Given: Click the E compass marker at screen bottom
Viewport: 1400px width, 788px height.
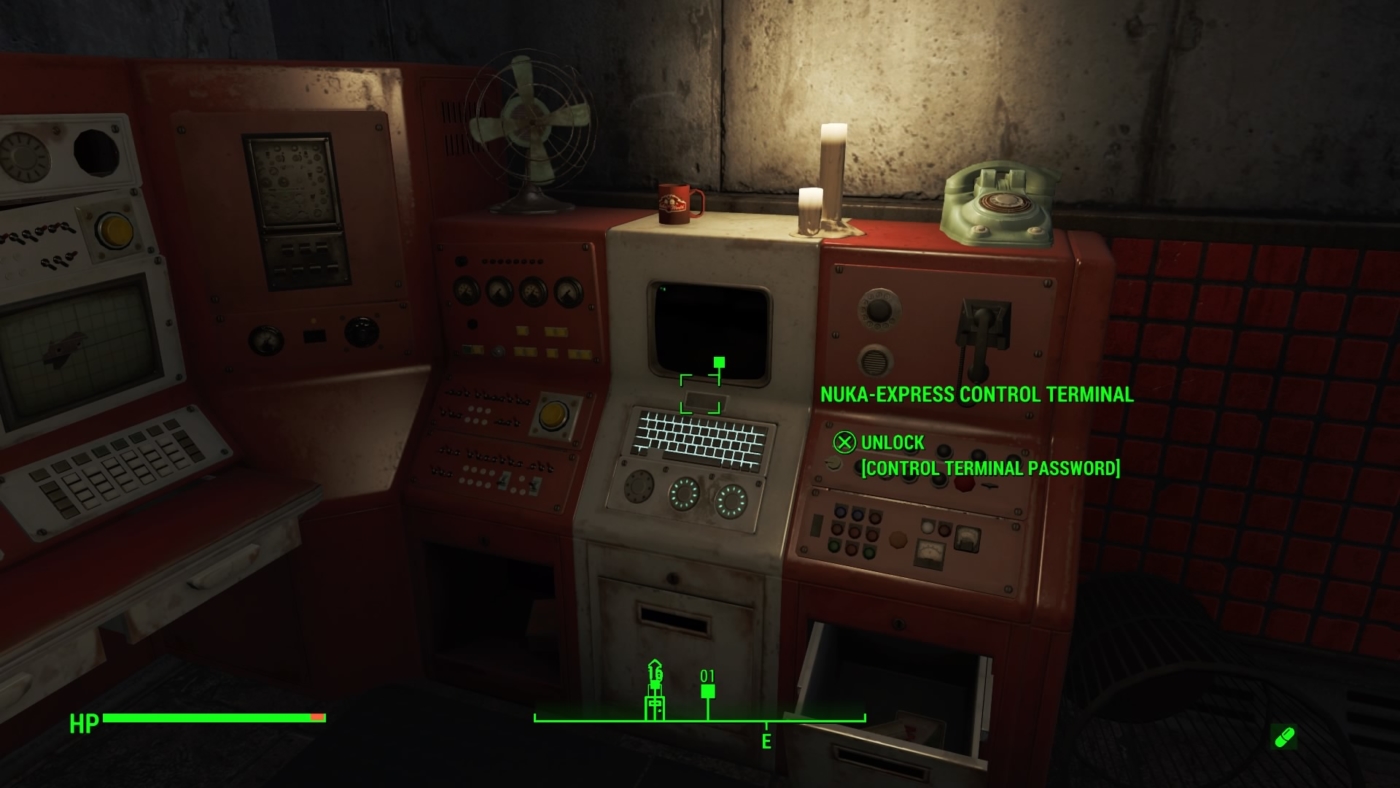Looking at the screenshot, I should pyautogui.click(x=766, y=743).
